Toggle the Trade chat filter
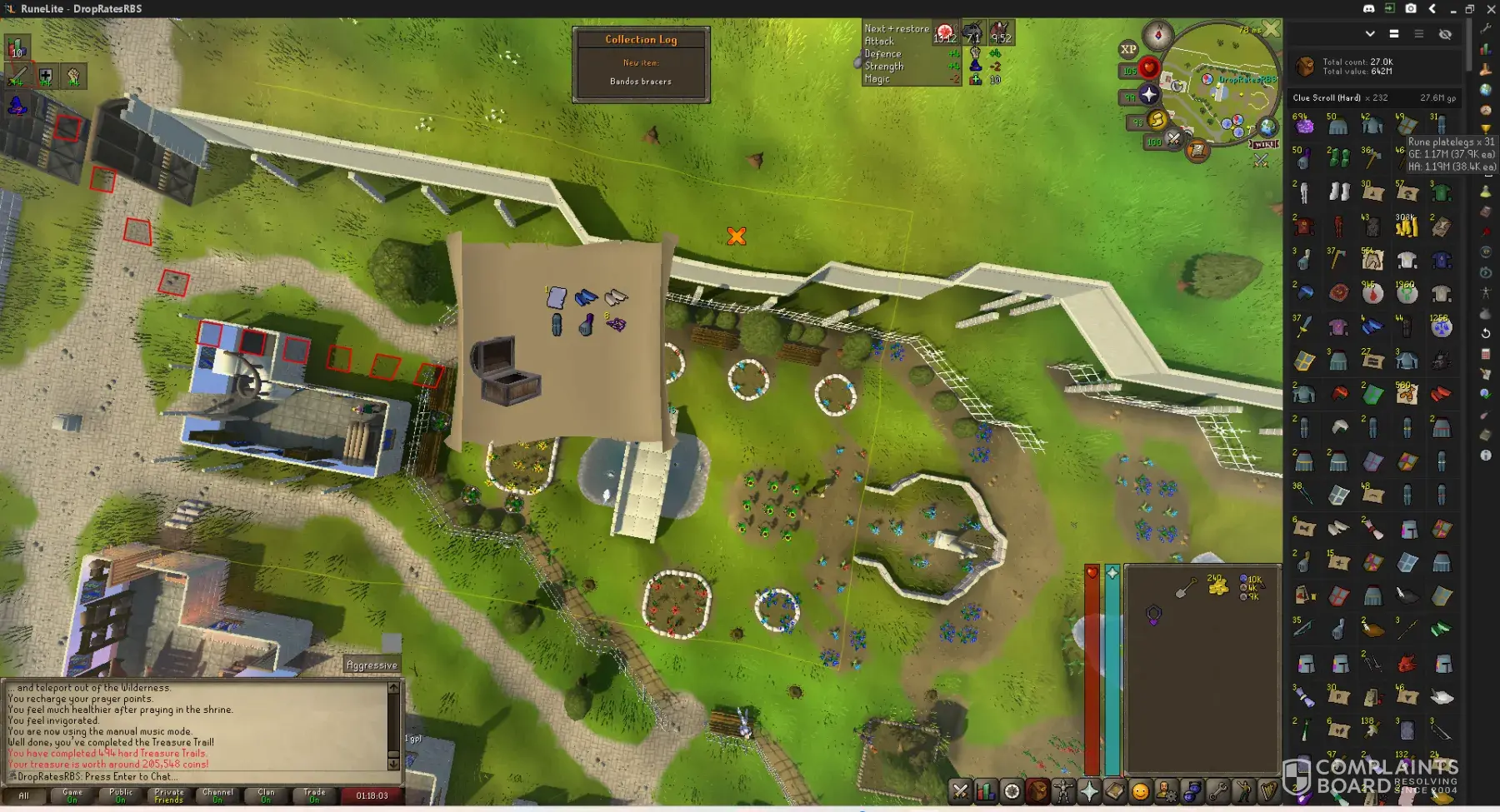 point(314,795)
